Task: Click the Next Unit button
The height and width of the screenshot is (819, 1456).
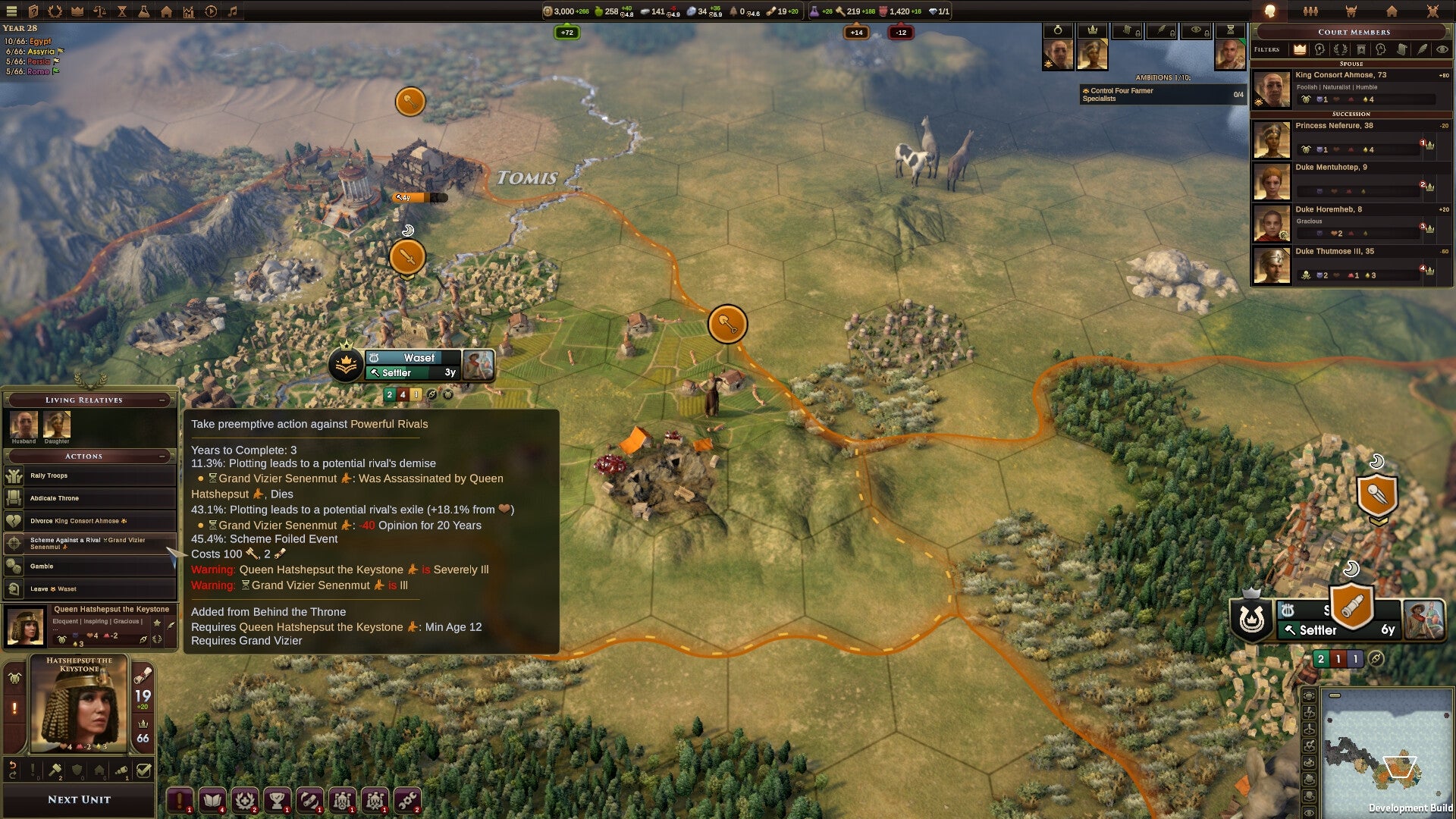Action: (78, 799)
